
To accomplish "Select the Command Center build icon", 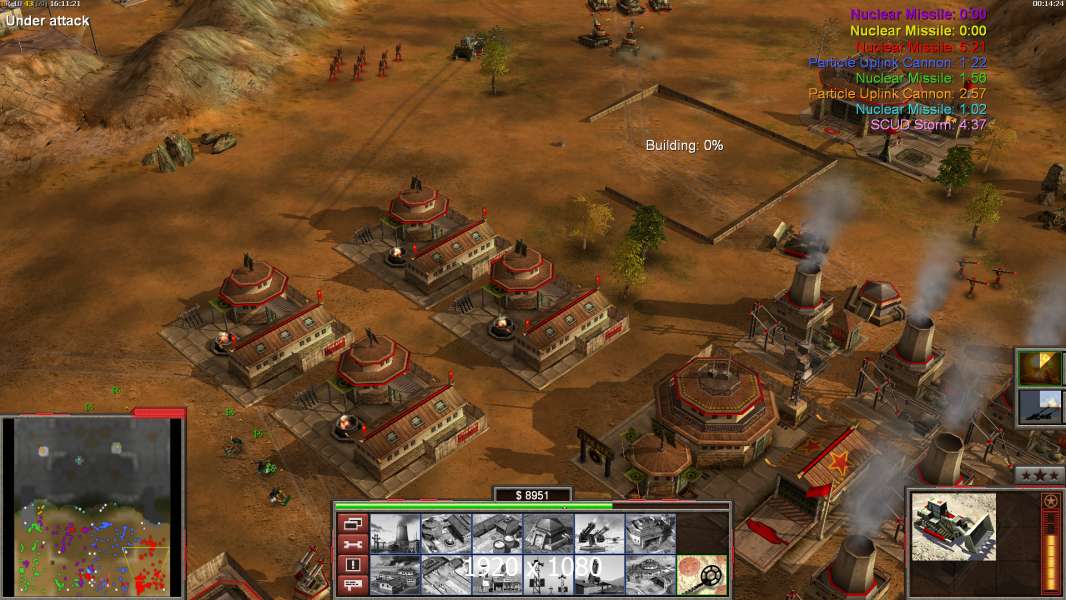I will (x=650, y=575).
